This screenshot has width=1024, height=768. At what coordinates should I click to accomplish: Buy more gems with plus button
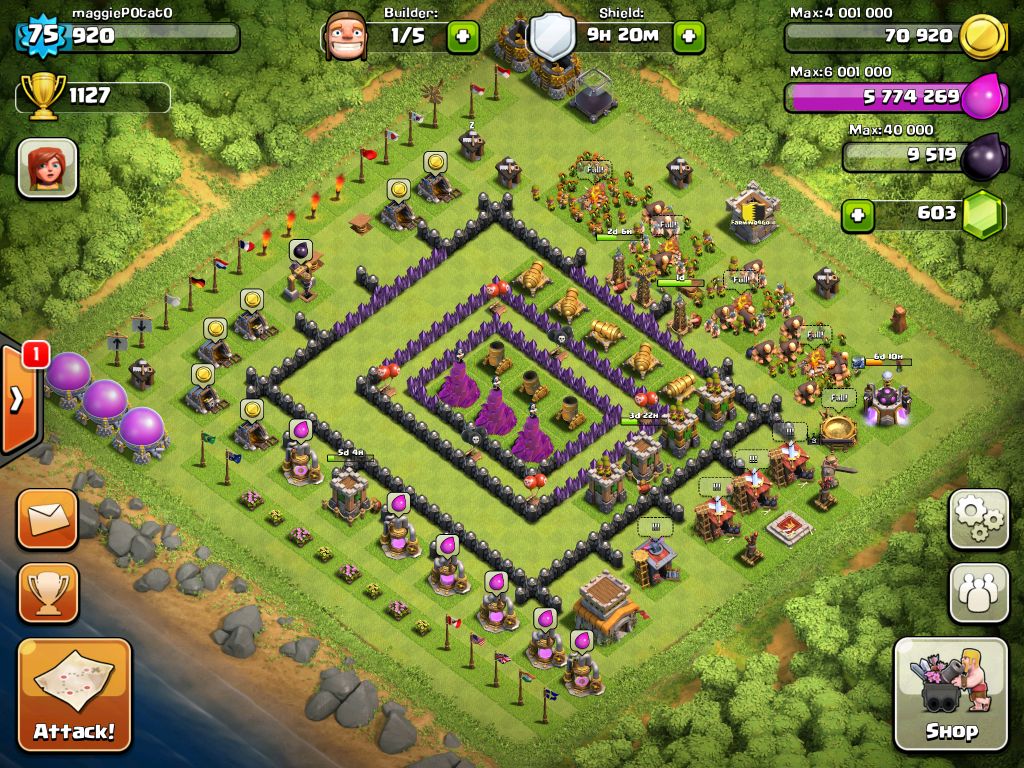855,214
